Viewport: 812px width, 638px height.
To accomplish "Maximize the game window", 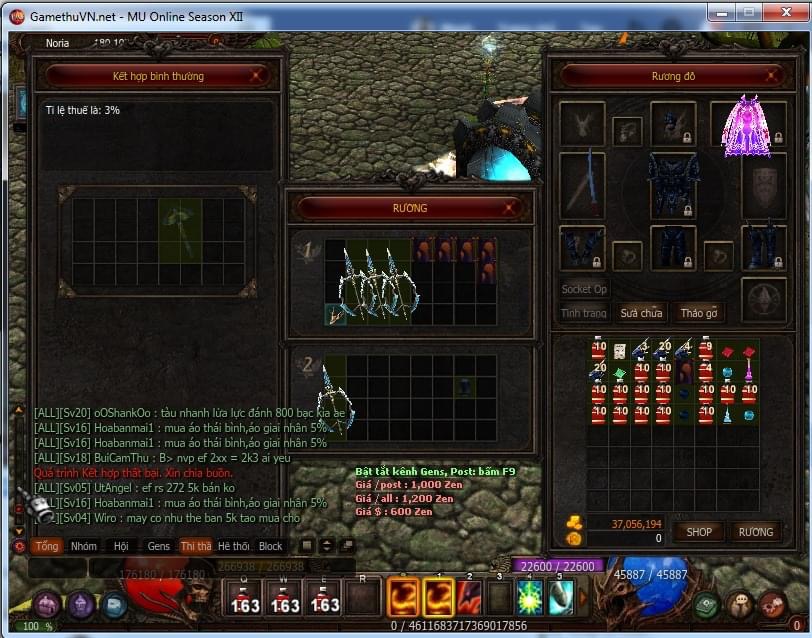I will (748, 13).
